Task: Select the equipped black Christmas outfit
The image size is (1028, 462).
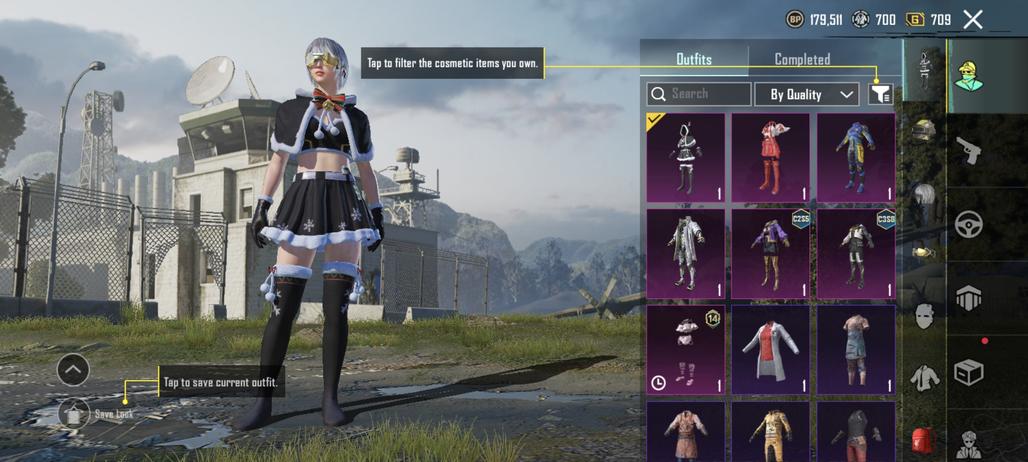Action: [x=686, y=158]
